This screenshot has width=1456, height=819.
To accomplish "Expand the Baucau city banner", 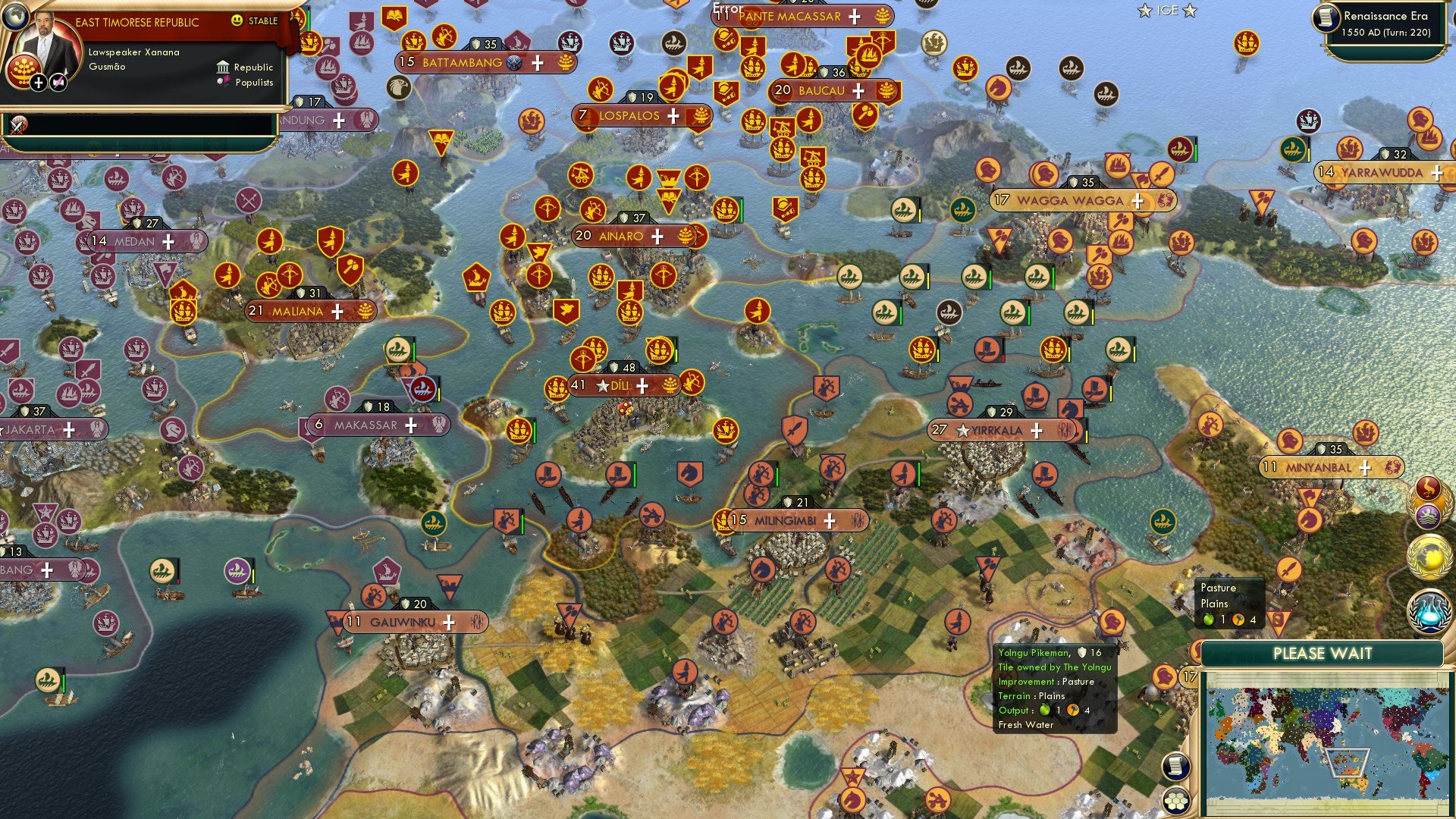I will (x=858, y=90).
